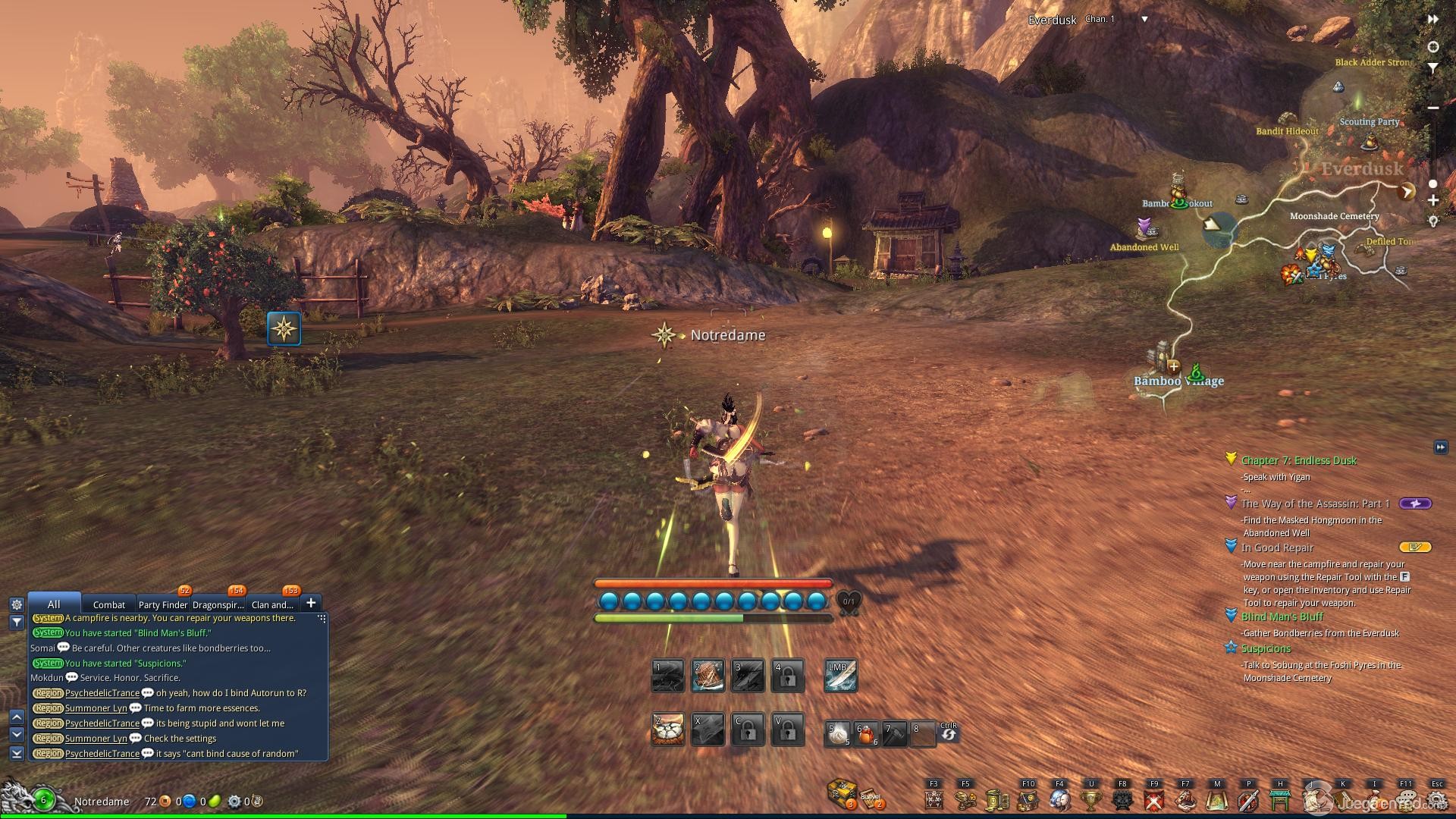Open the channel selection dropdown
1456x819 pixels.
point(1144,20)
